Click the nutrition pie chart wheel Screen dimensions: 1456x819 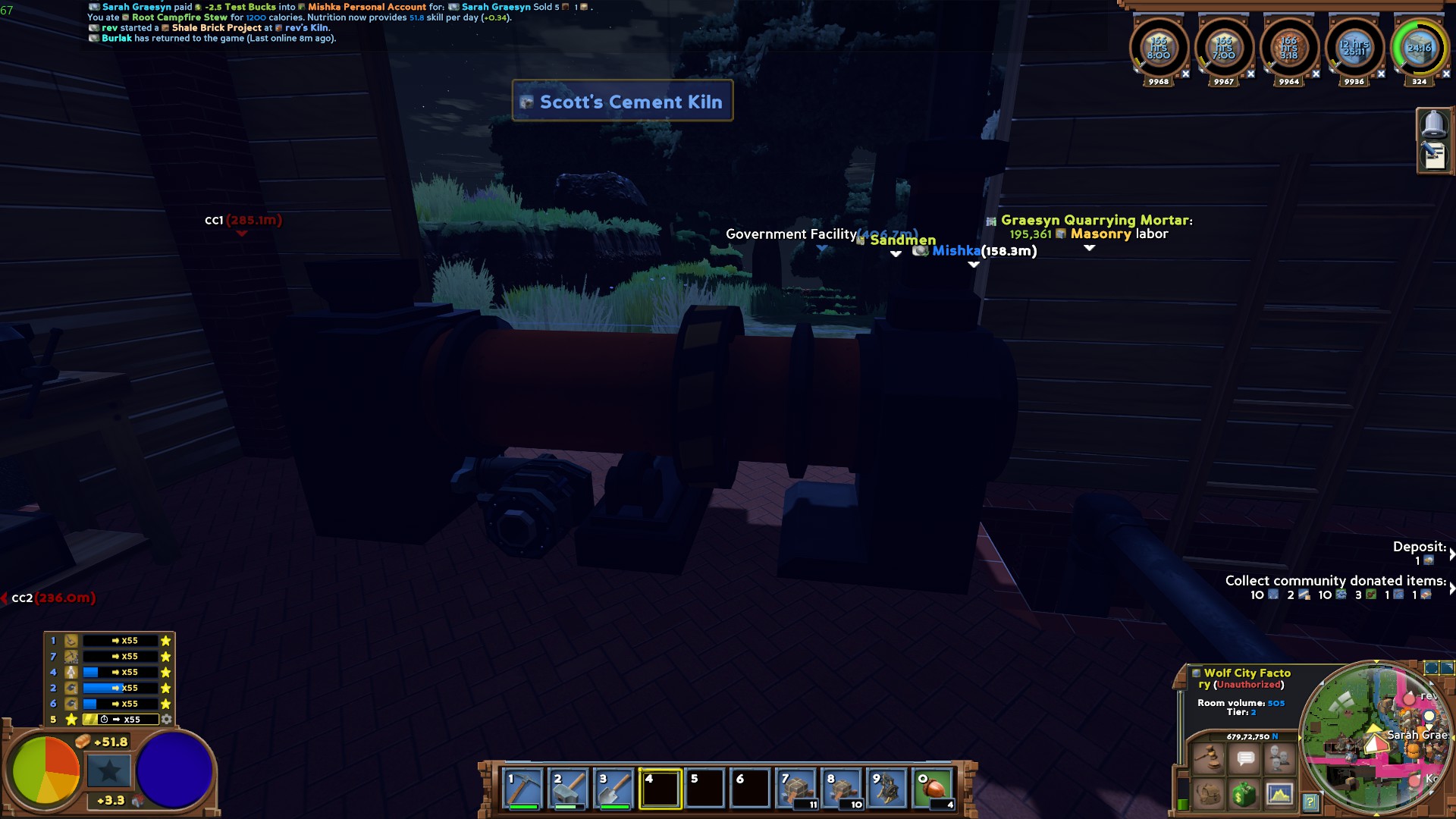click(x=45, y=770)
